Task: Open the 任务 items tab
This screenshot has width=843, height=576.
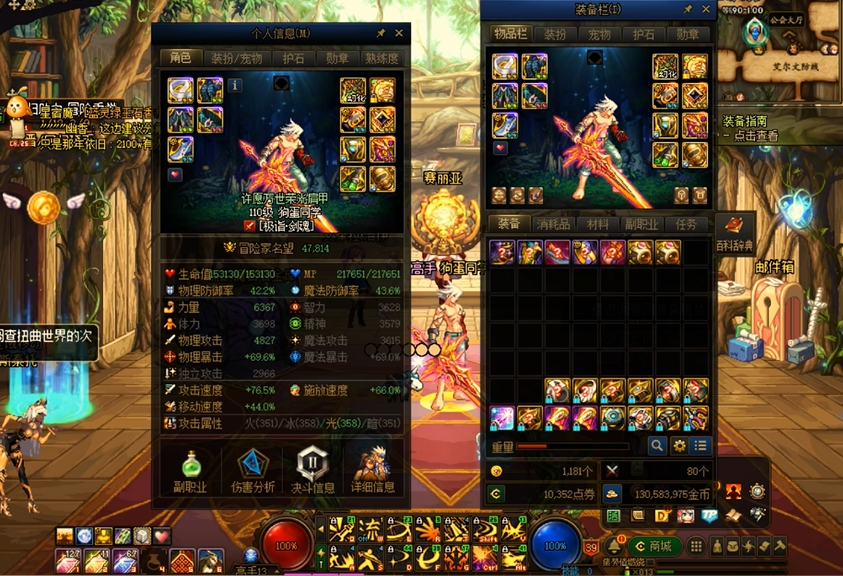Action: point(686,224)
